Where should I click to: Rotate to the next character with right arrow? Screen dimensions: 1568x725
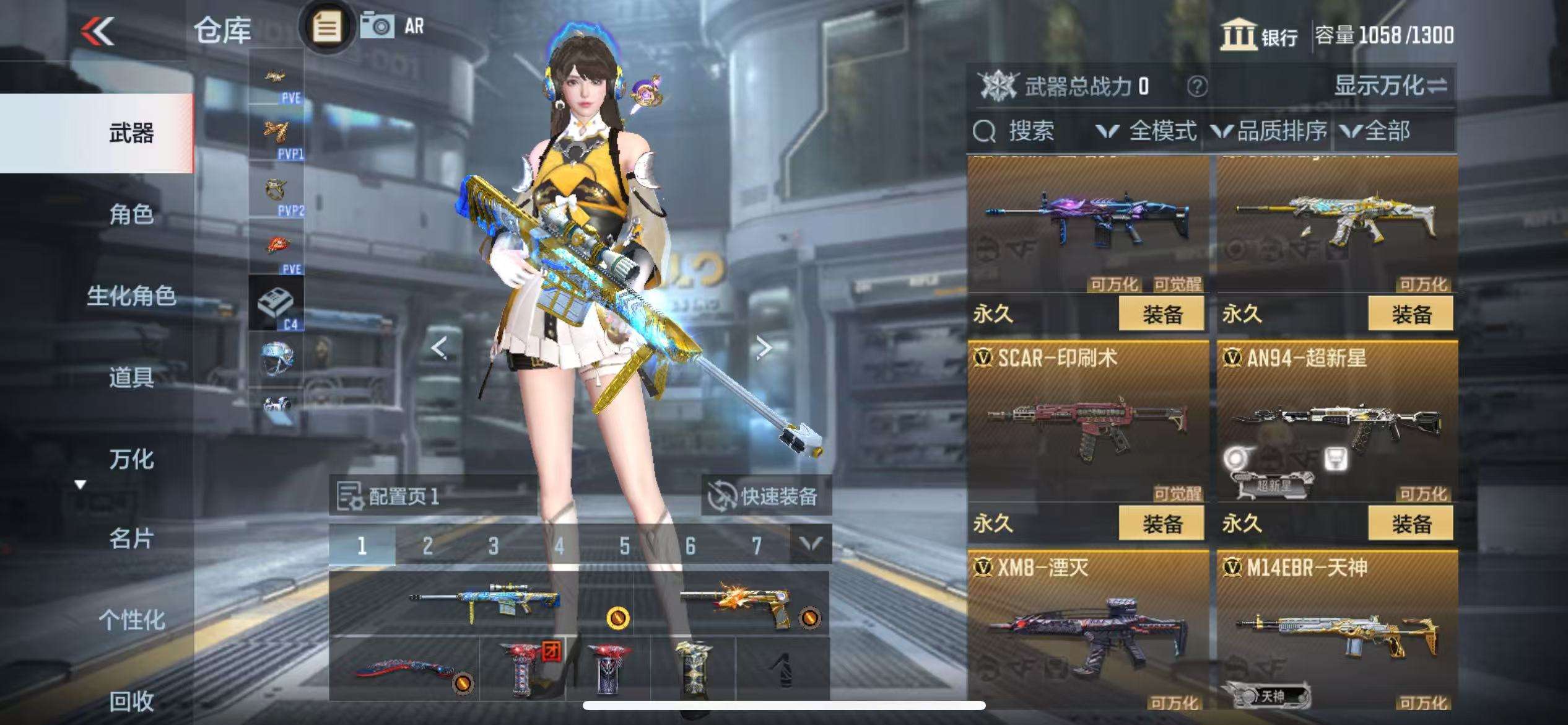click(x=764, y=348)
